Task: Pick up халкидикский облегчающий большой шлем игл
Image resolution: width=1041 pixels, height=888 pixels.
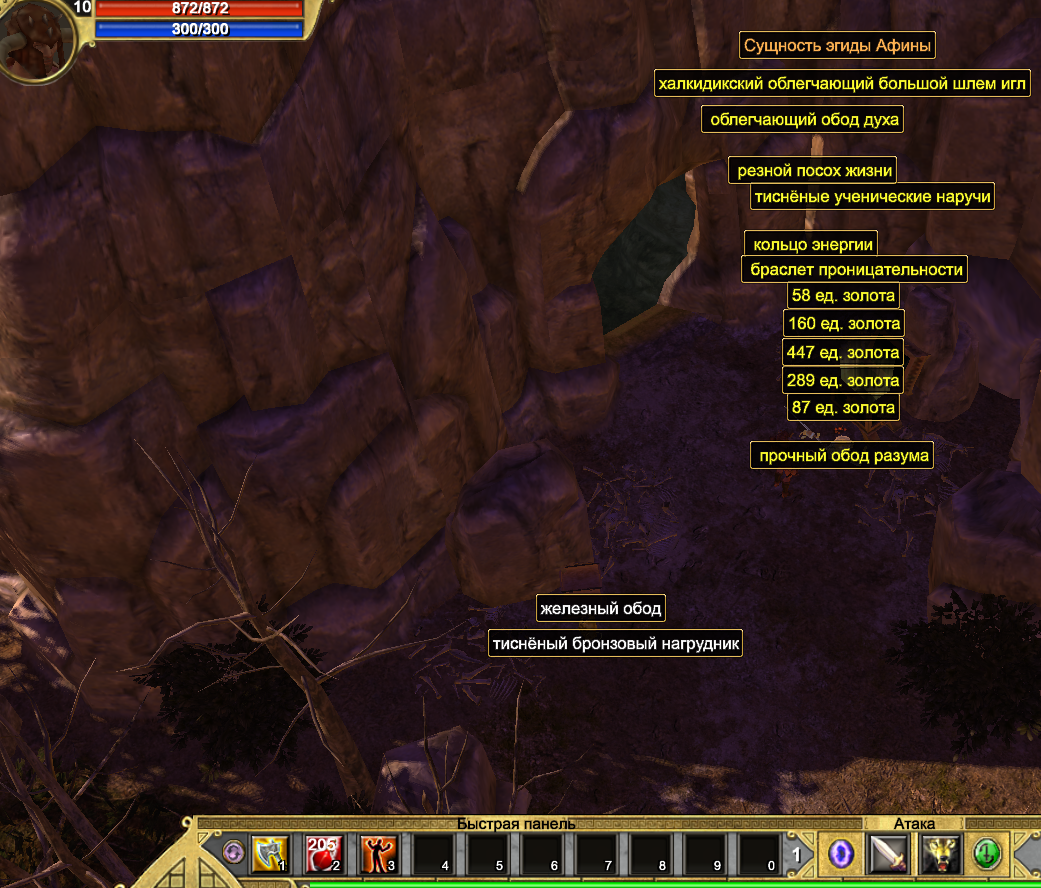Action: click(842, 84)
